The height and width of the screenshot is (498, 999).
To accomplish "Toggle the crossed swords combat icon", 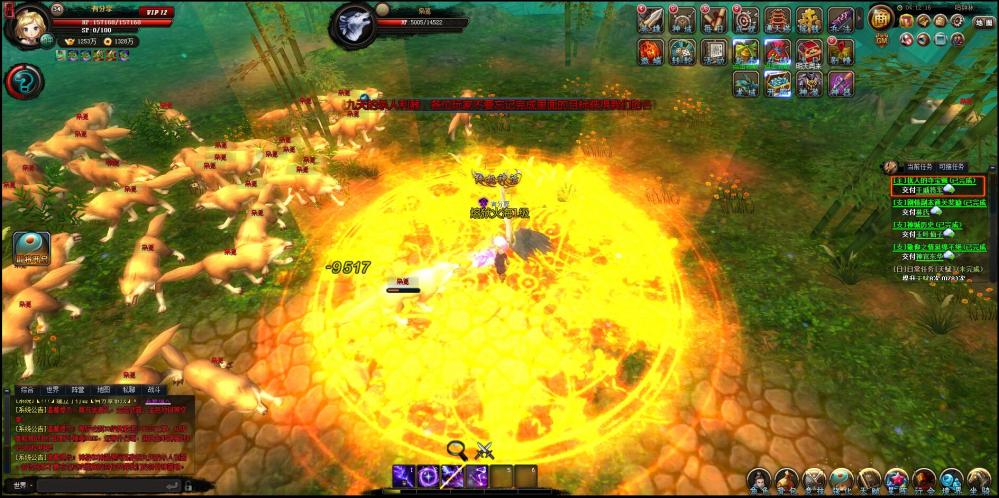I will click(x=485, y=449).
